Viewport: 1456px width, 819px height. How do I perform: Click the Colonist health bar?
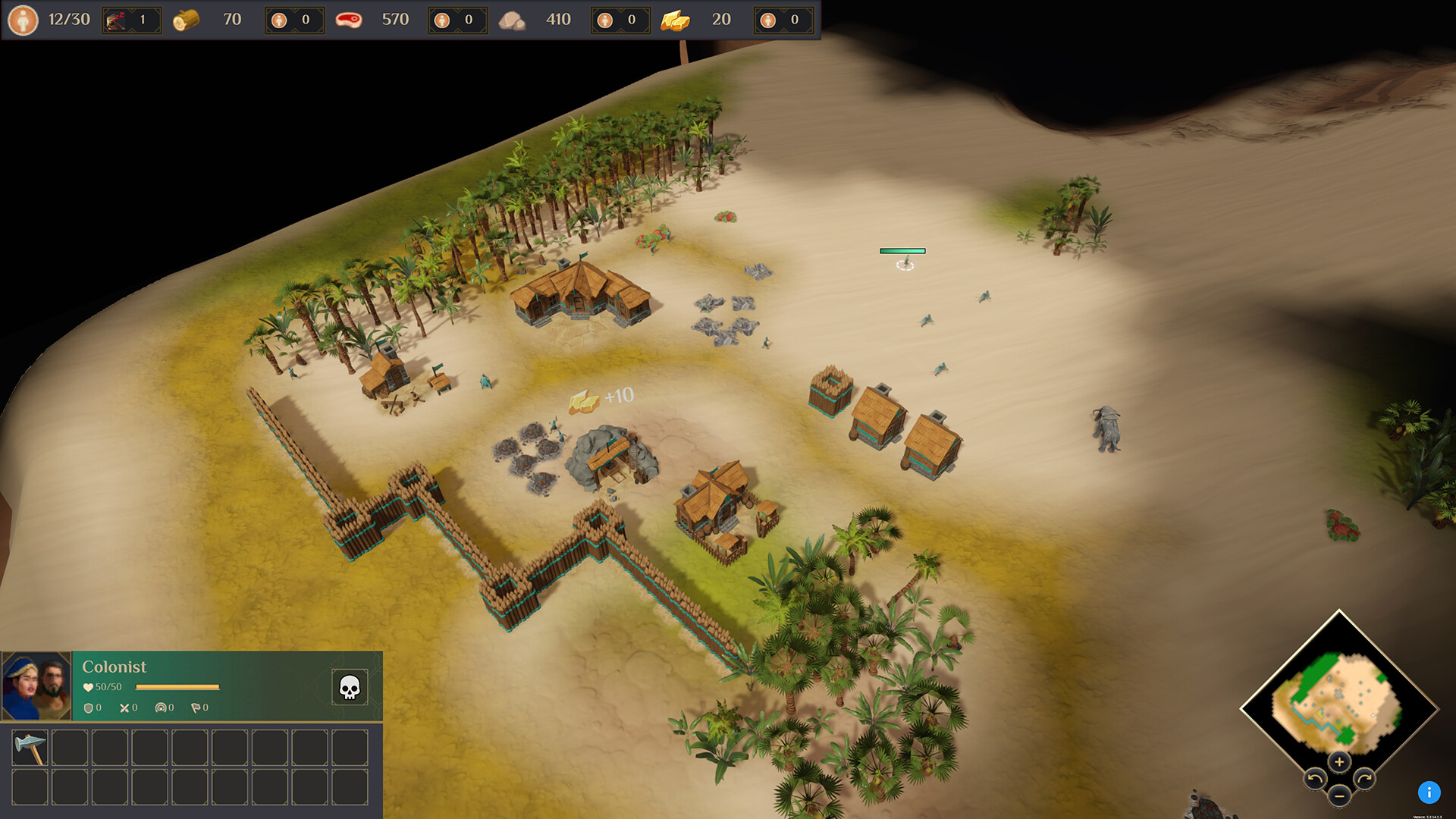(177, 687)
